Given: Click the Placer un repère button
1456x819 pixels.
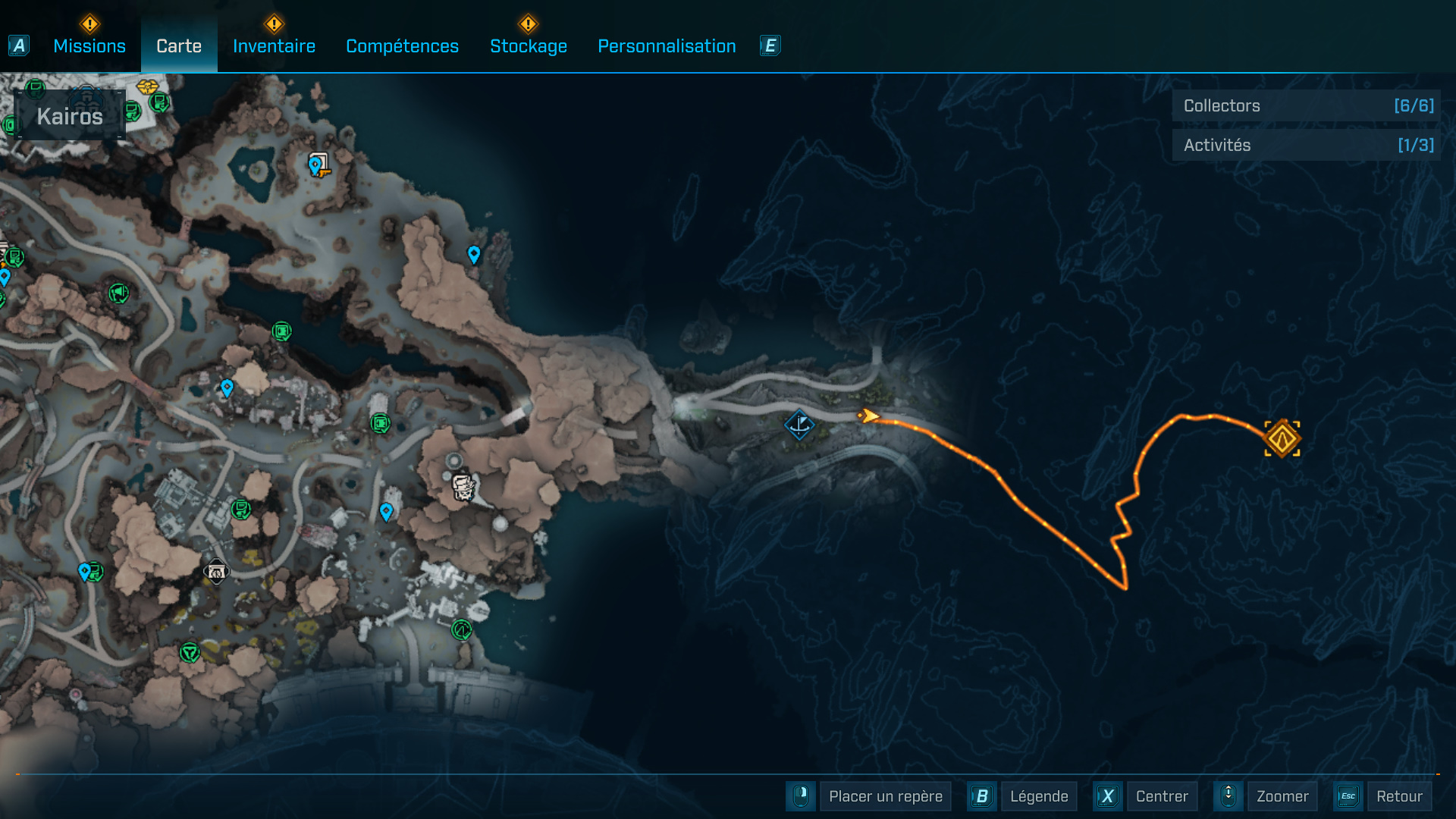Looking at the screenshot, I should (x=885, y=796).
